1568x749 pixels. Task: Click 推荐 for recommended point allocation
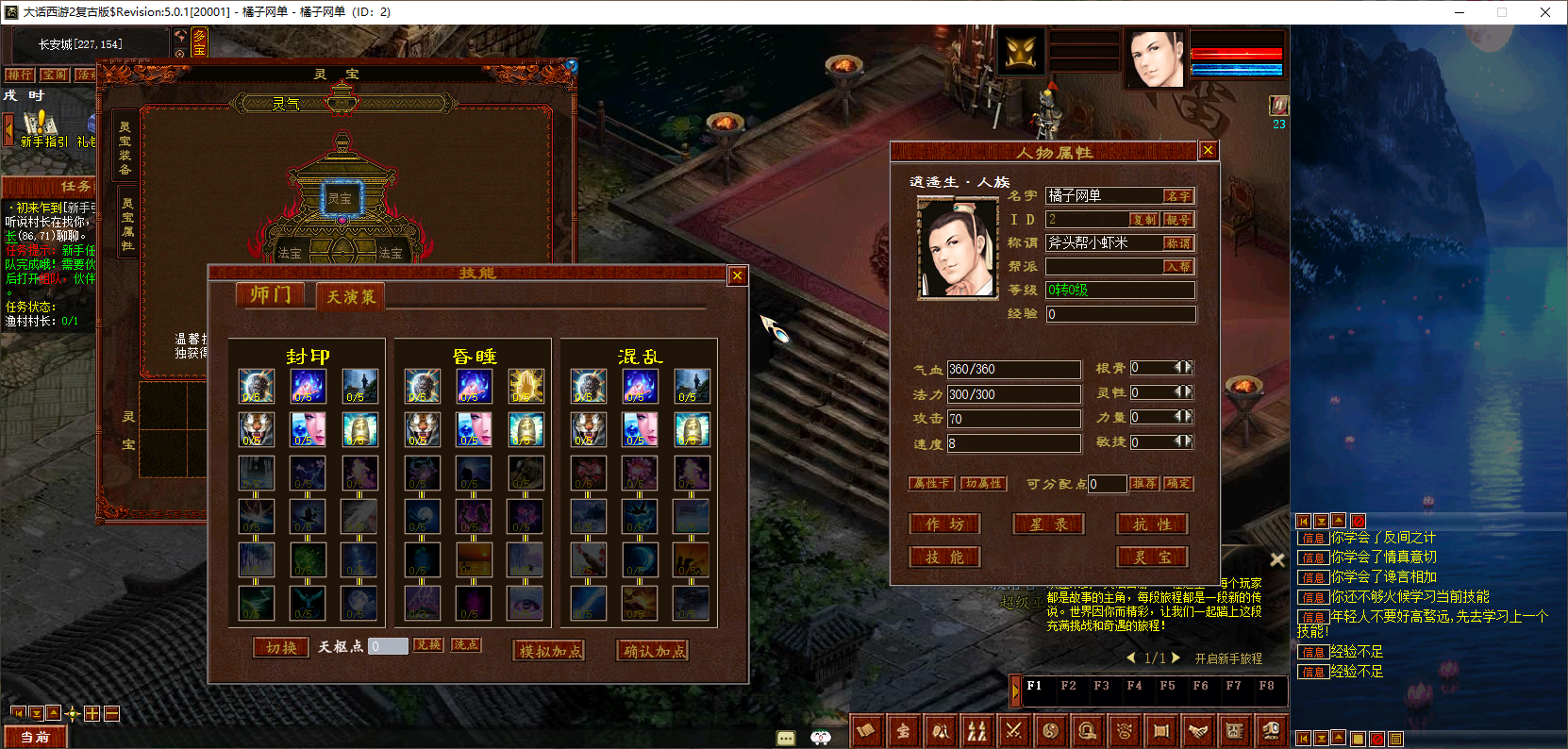click(1144, 483)
